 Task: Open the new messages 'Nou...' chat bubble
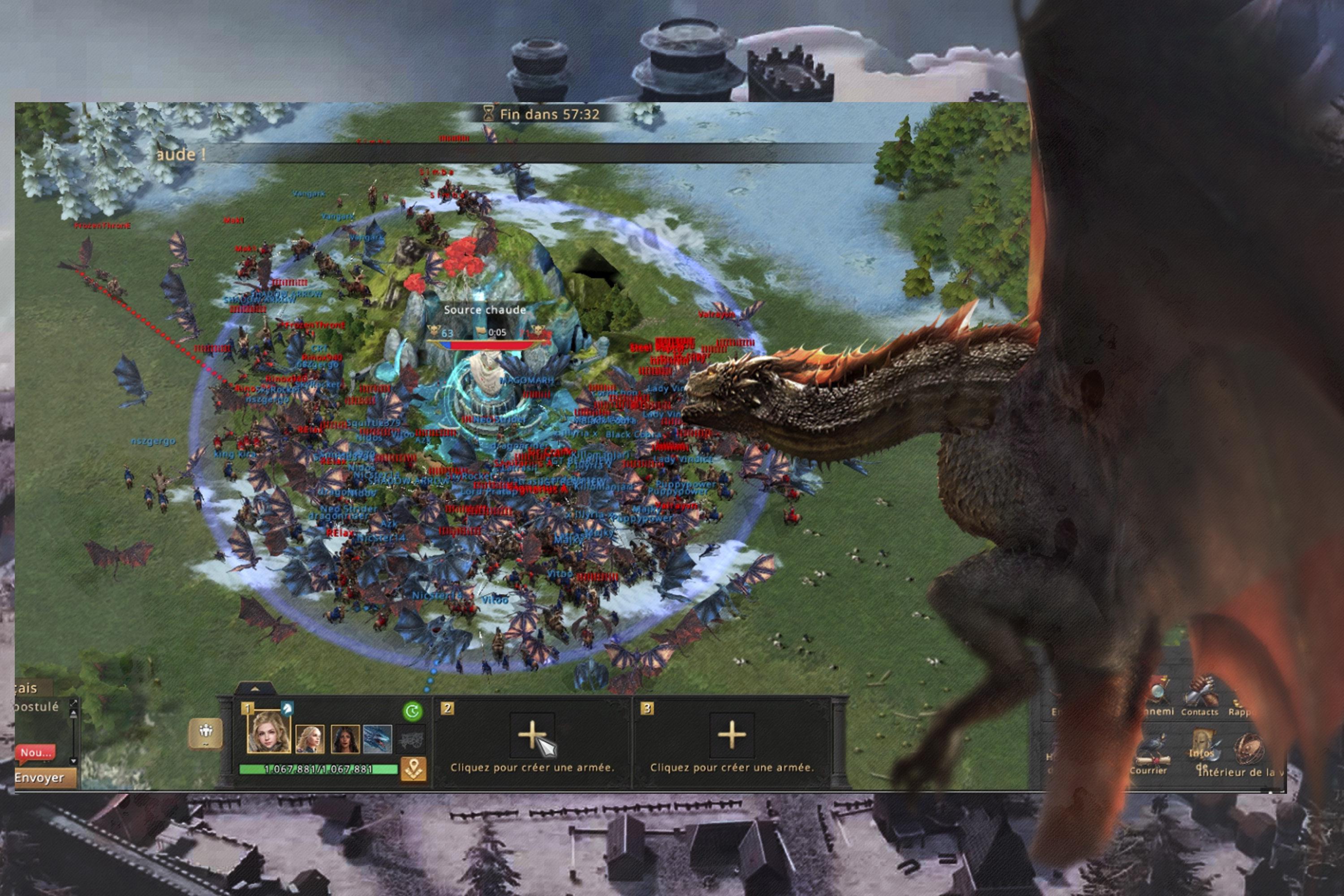[35, 753]
